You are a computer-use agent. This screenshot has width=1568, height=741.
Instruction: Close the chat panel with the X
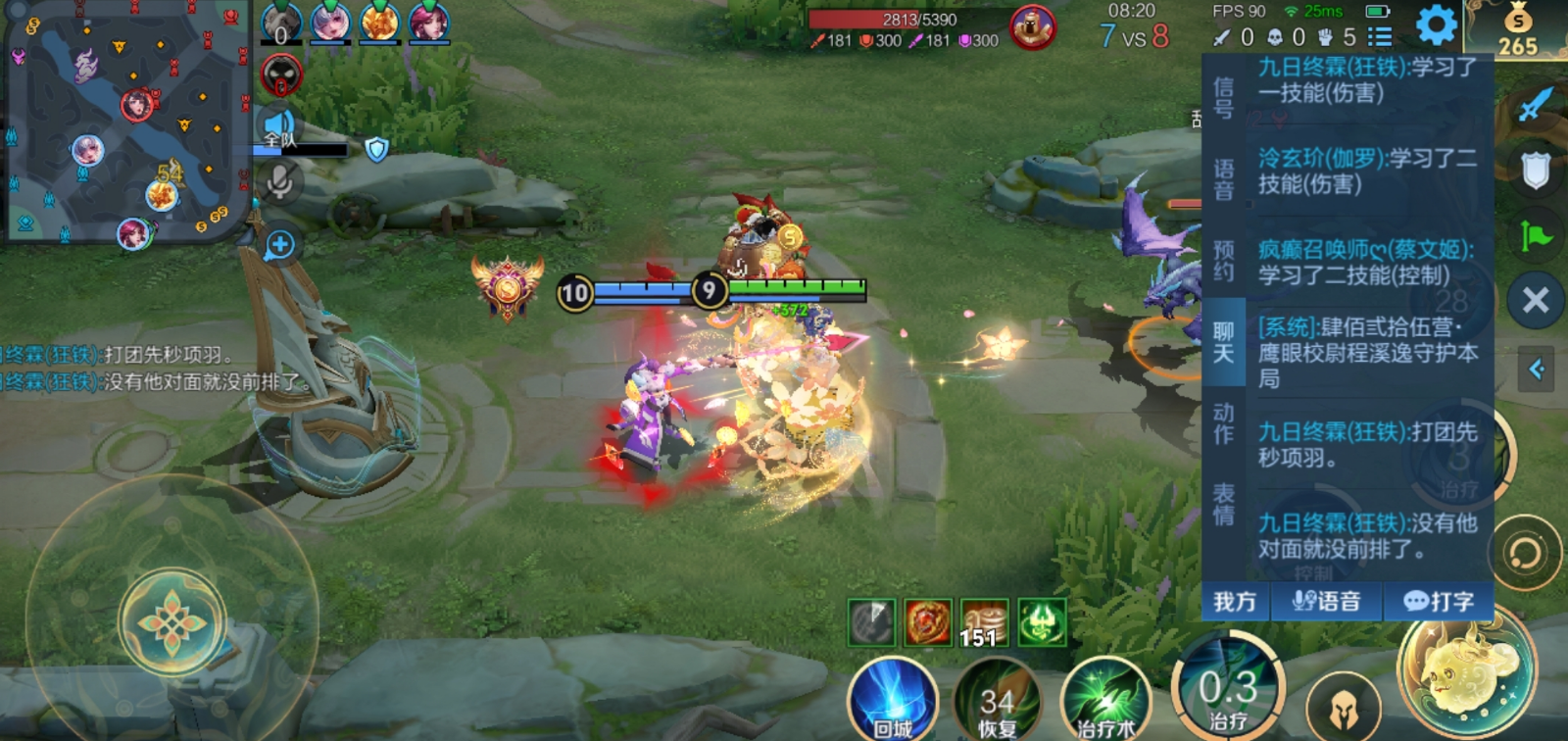click(1536, 300)
